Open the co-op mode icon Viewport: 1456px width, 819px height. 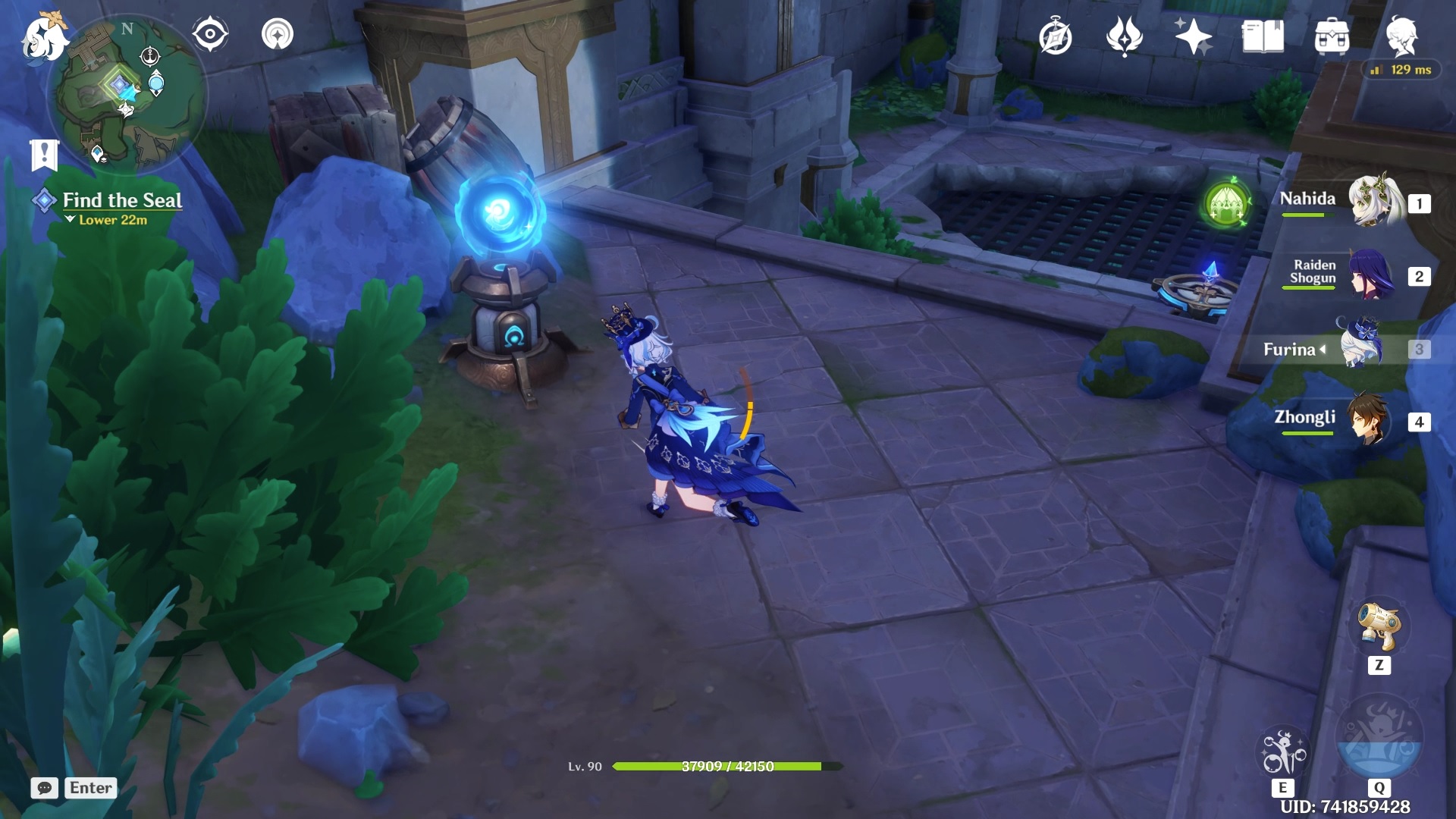[277, 34]
